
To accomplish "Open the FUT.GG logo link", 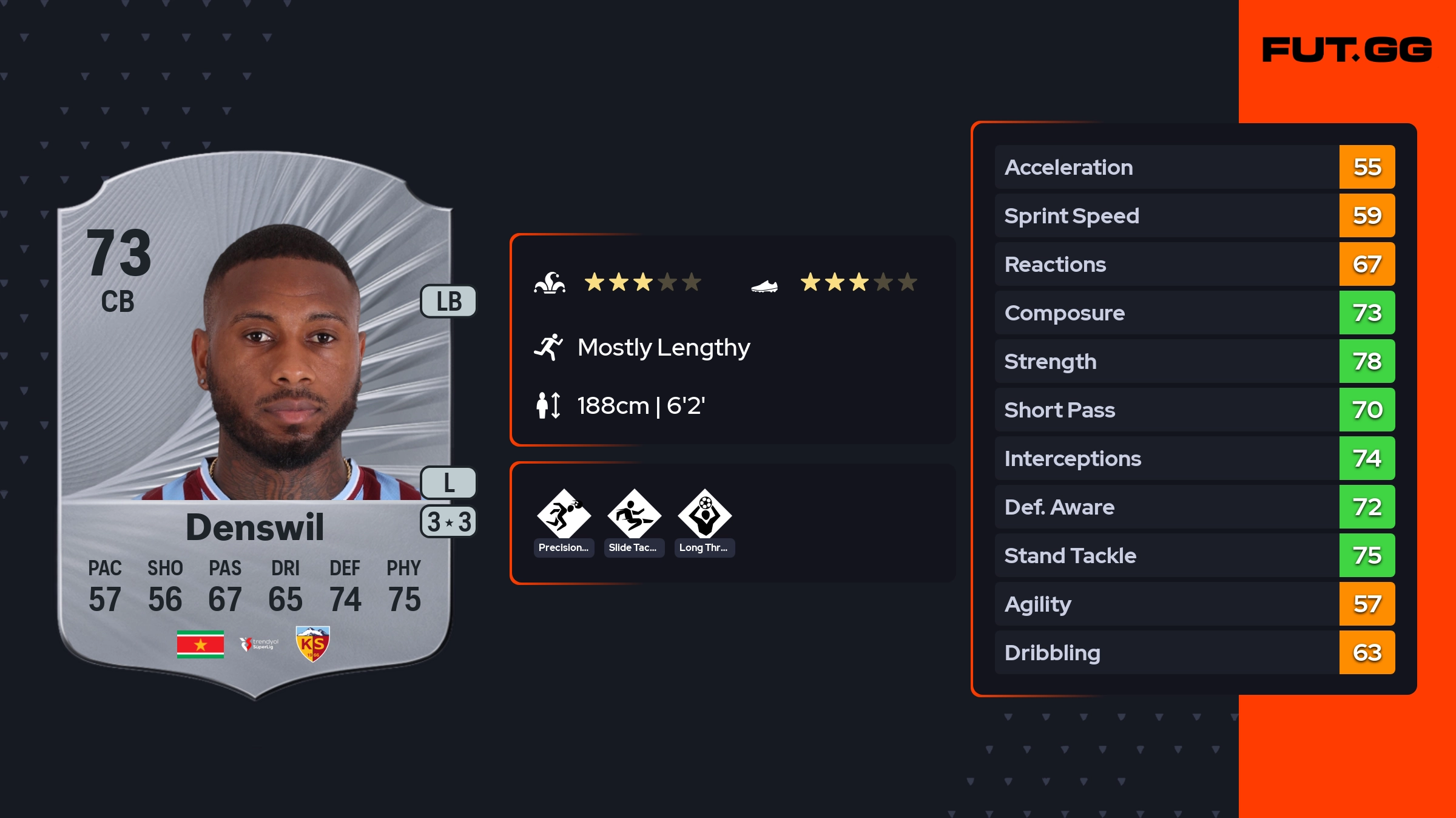I will coord(1347,50).
